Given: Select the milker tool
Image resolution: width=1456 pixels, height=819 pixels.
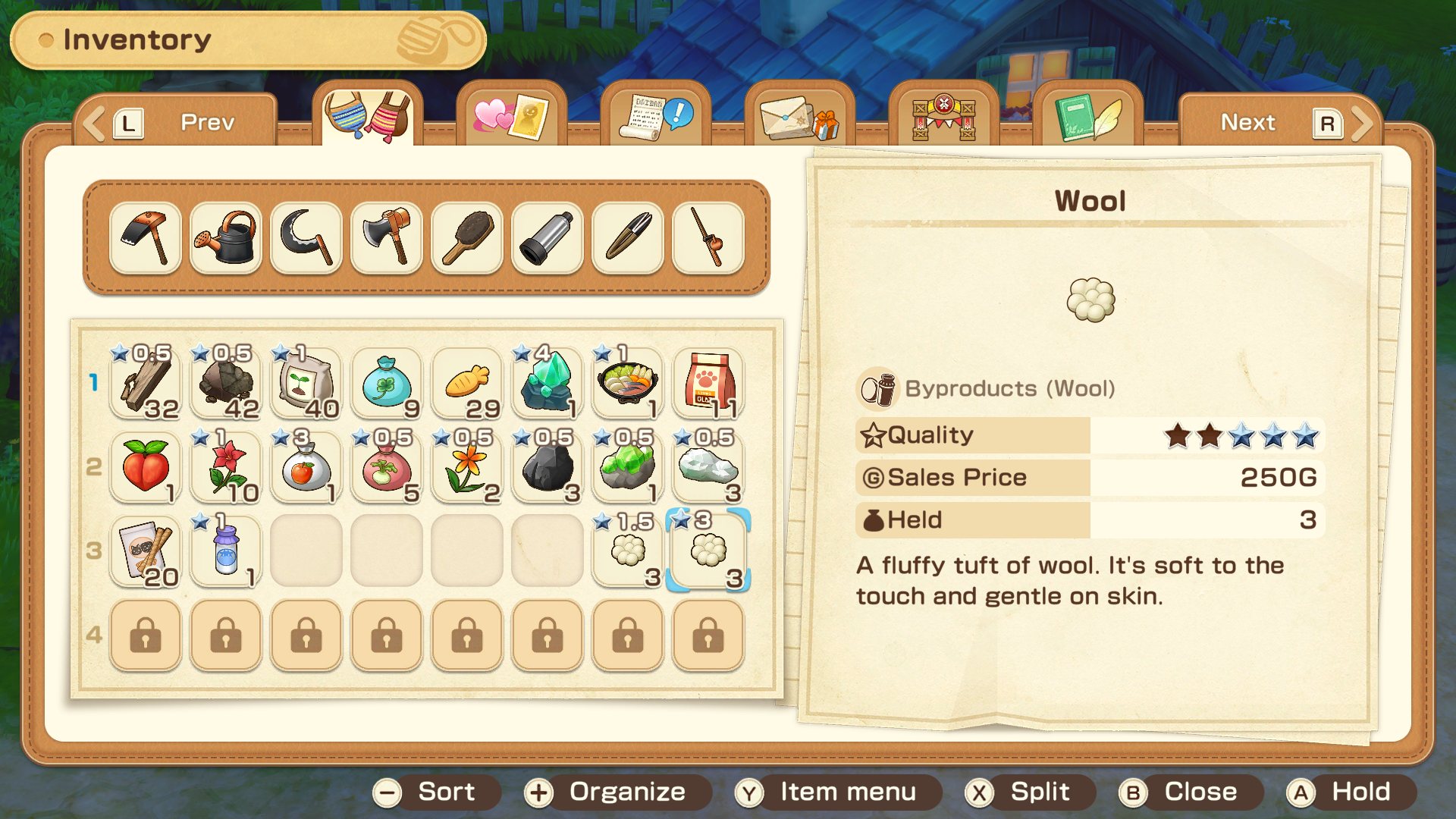Looking at the screenshot, I should pyautogui.click(x=547, y=238).
